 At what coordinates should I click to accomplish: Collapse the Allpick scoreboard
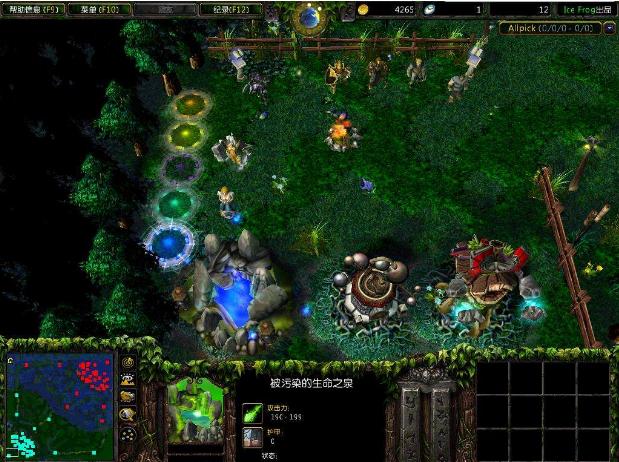tap(610, 28)
